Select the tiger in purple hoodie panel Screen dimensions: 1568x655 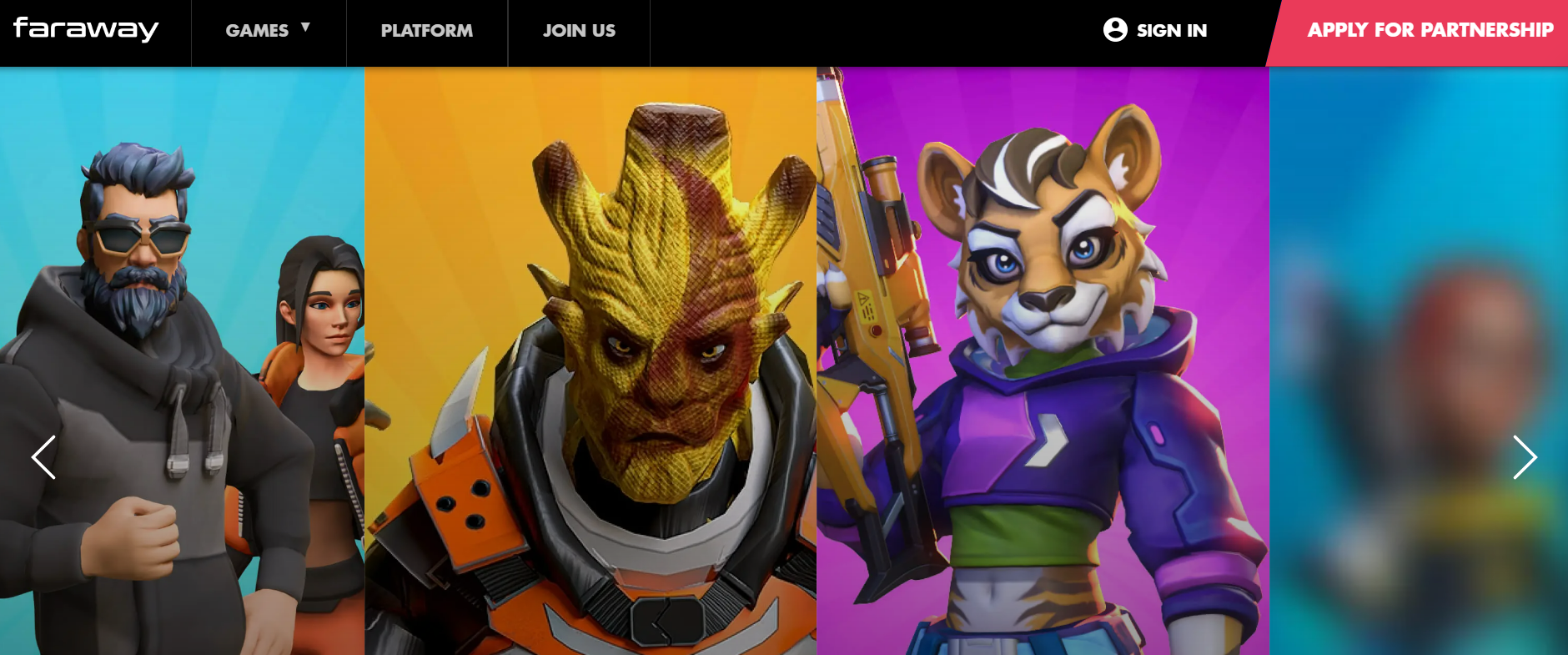[x=1043, y=359]
